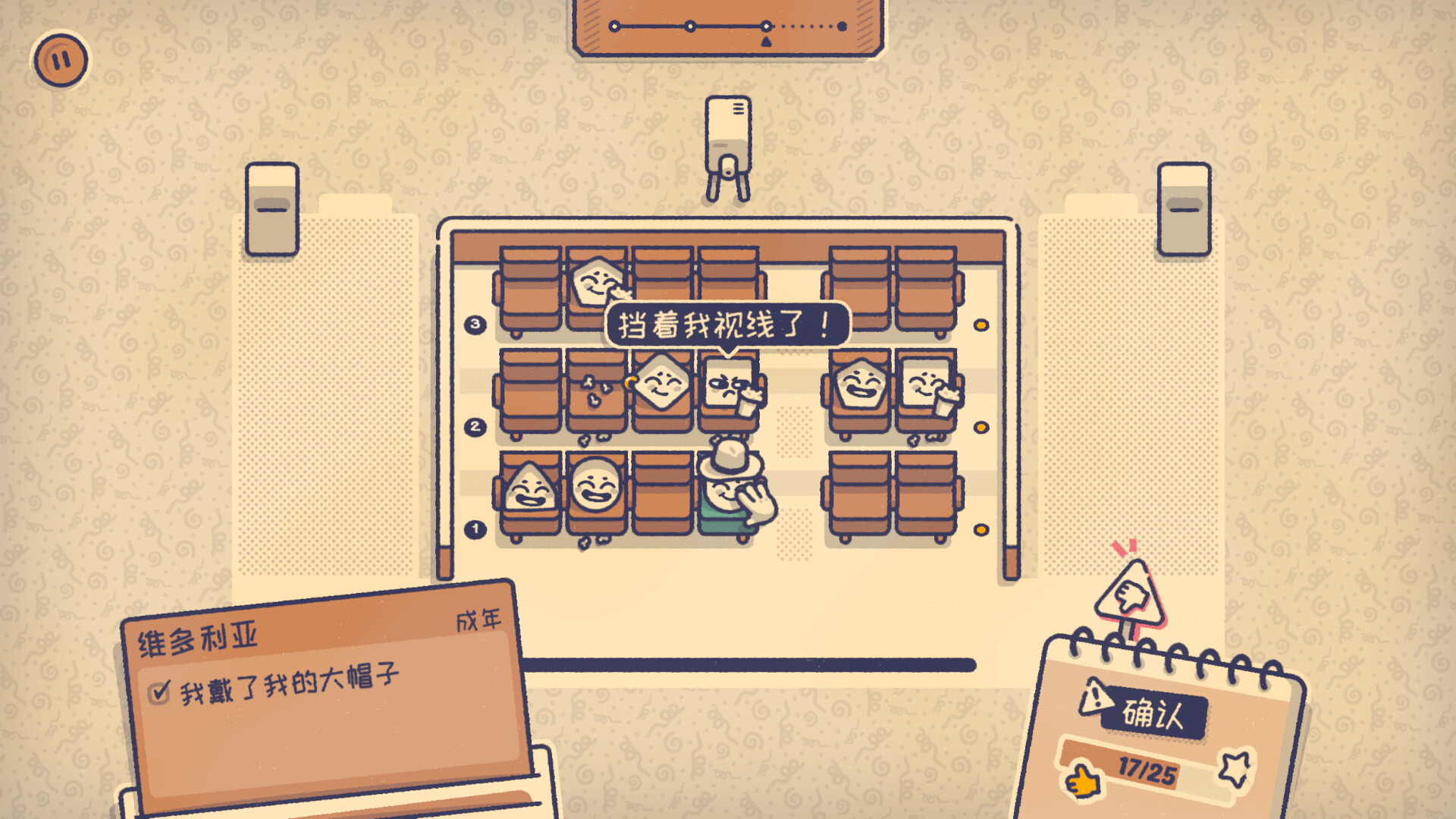Click the row number 2 badge
Viewport: 1456px width, 819px height.
[x=474, y=427]
